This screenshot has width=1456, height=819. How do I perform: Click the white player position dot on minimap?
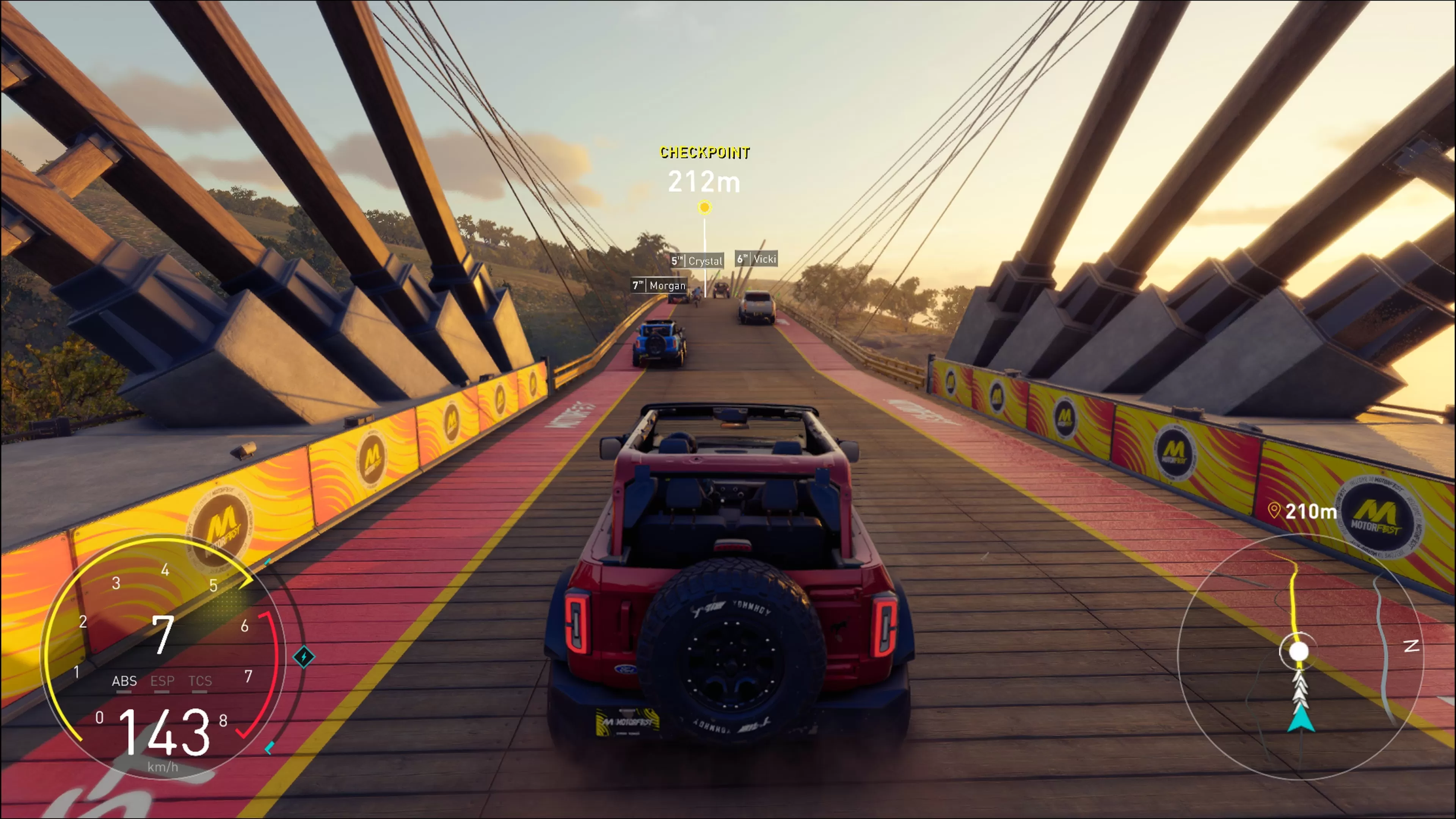(x=1299, y=651)
